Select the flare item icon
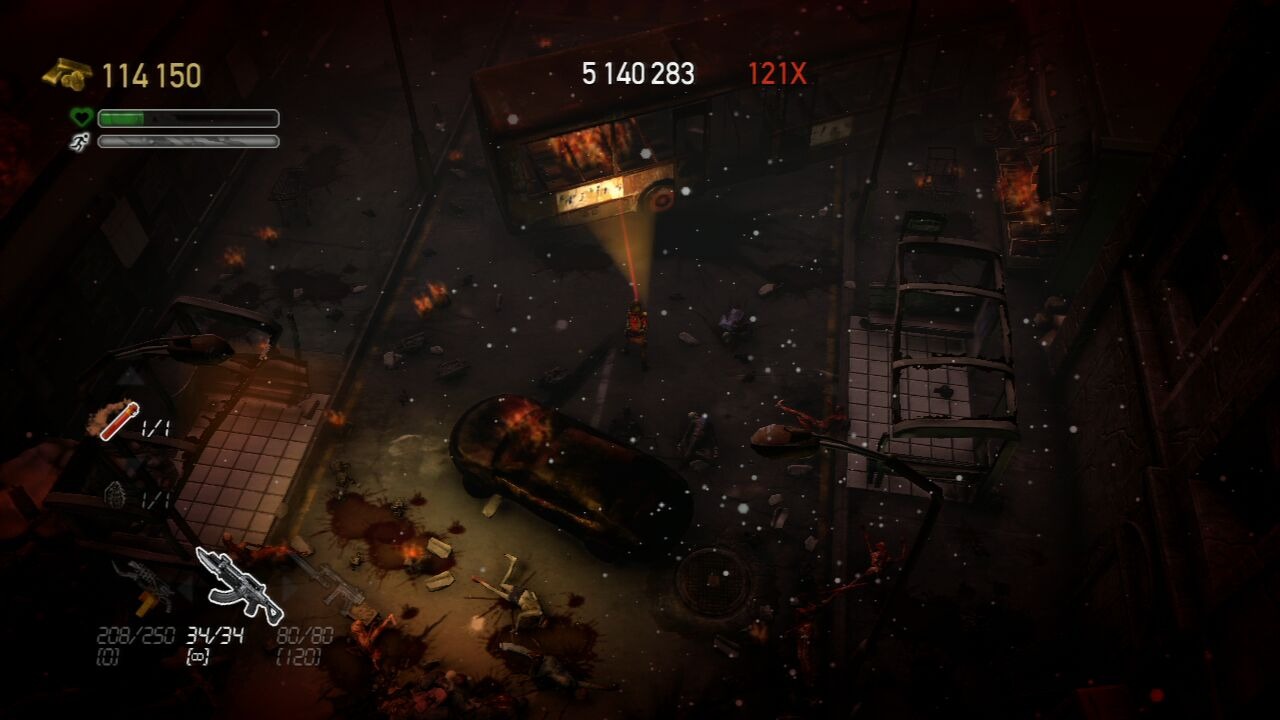1280x720 pixels. point(119,420)
